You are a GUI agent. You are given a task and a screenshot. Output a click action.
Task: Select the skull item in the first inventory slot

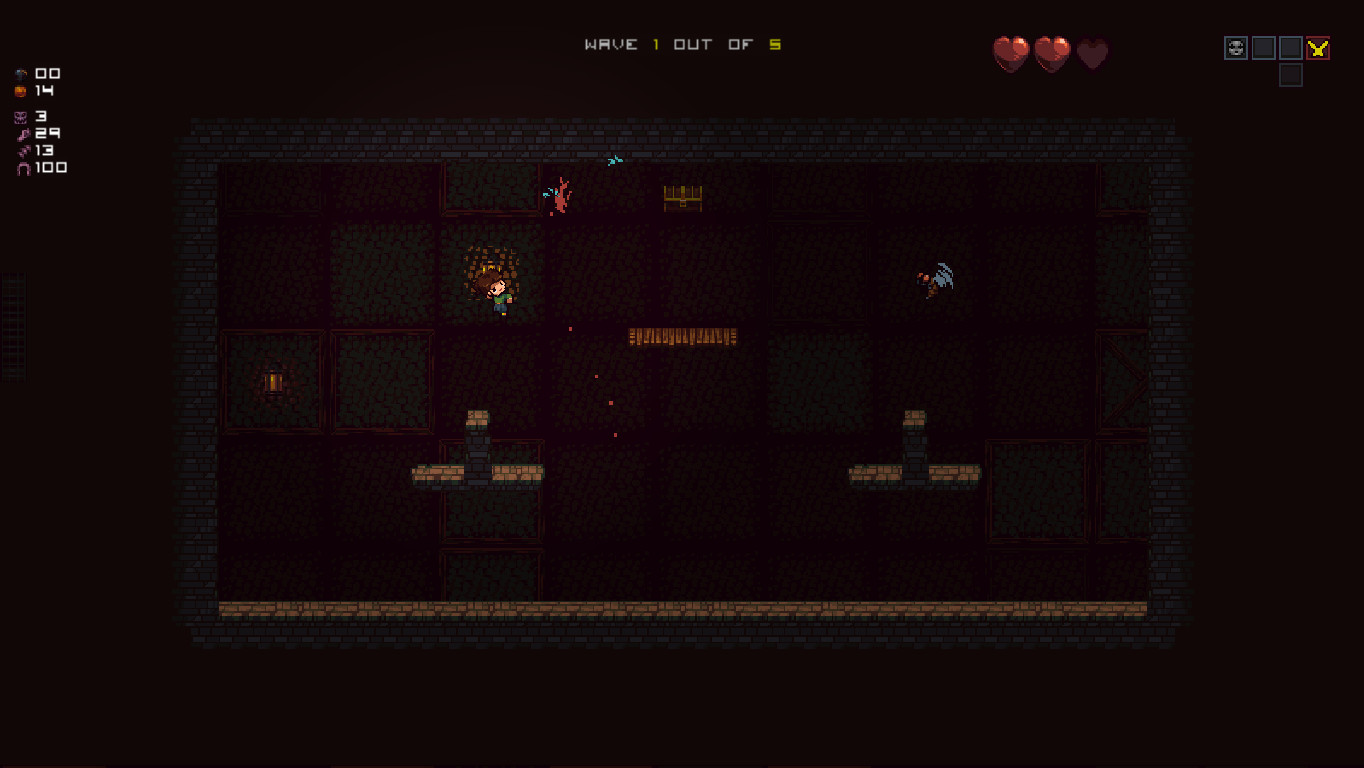[x=1235, y=47]
